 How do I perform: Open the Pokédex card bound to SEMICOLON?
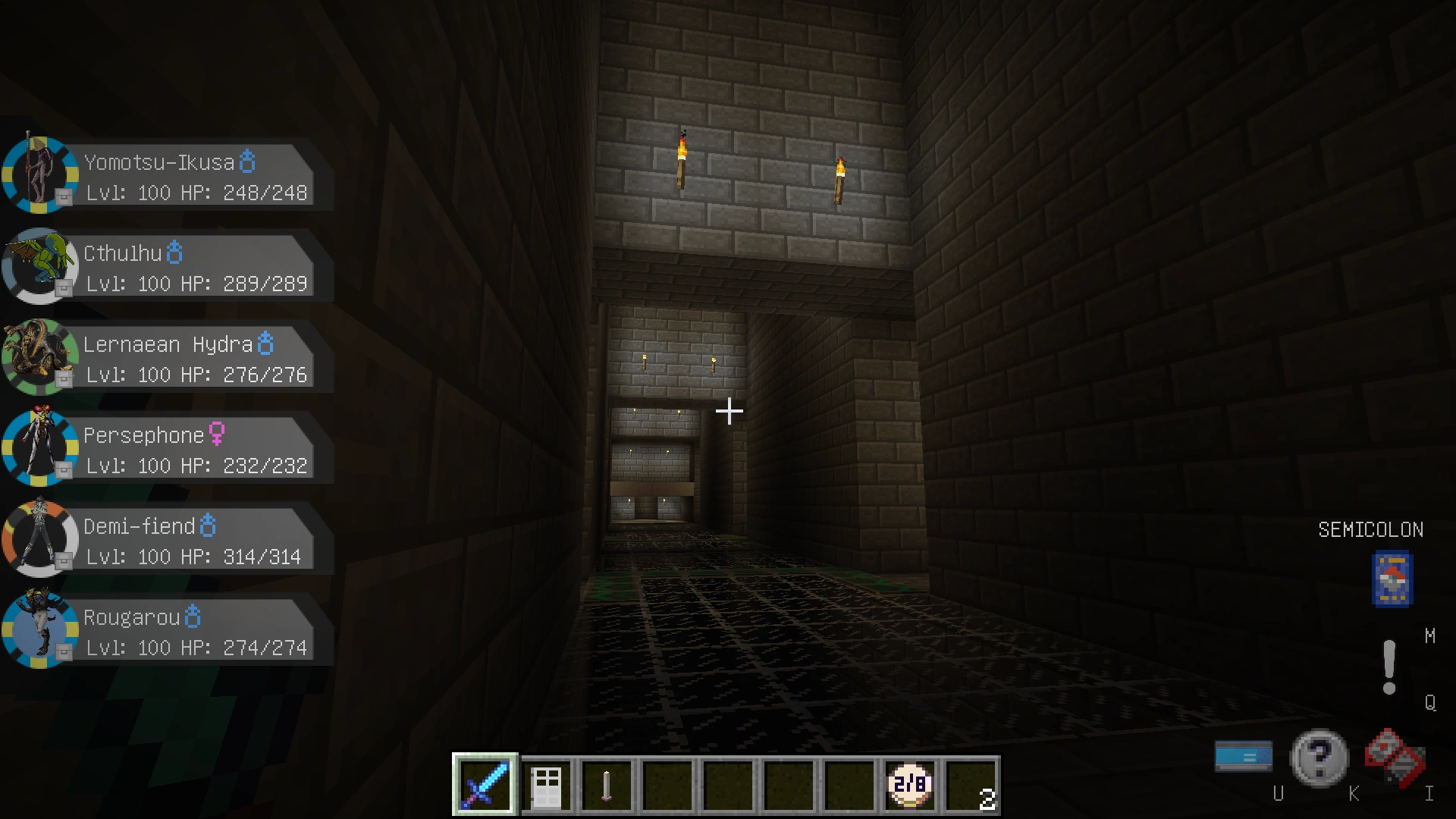click(x=1392, y=580)
